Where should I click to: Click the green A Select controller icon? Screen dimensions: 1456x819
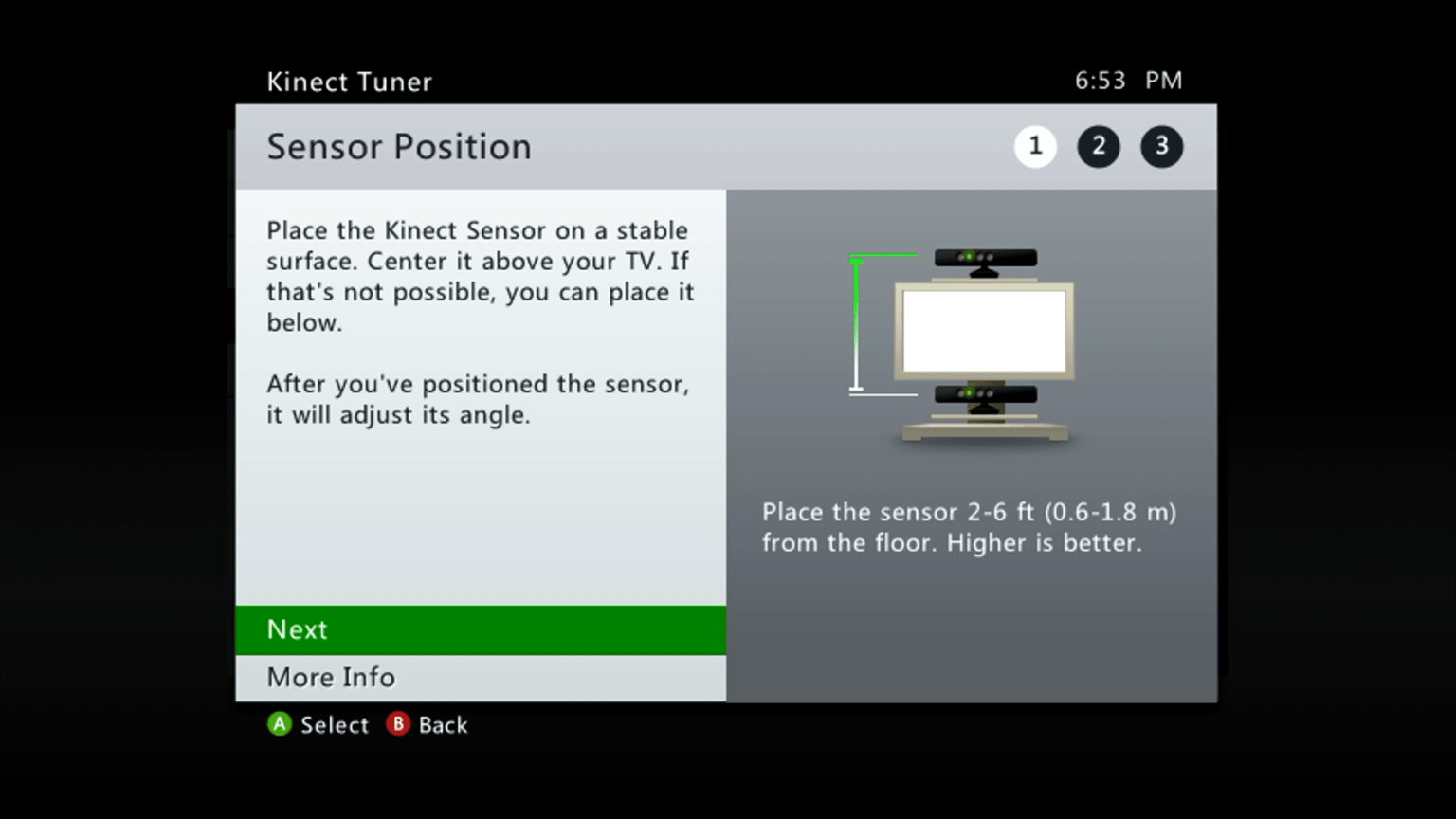(x=281, y=725)
